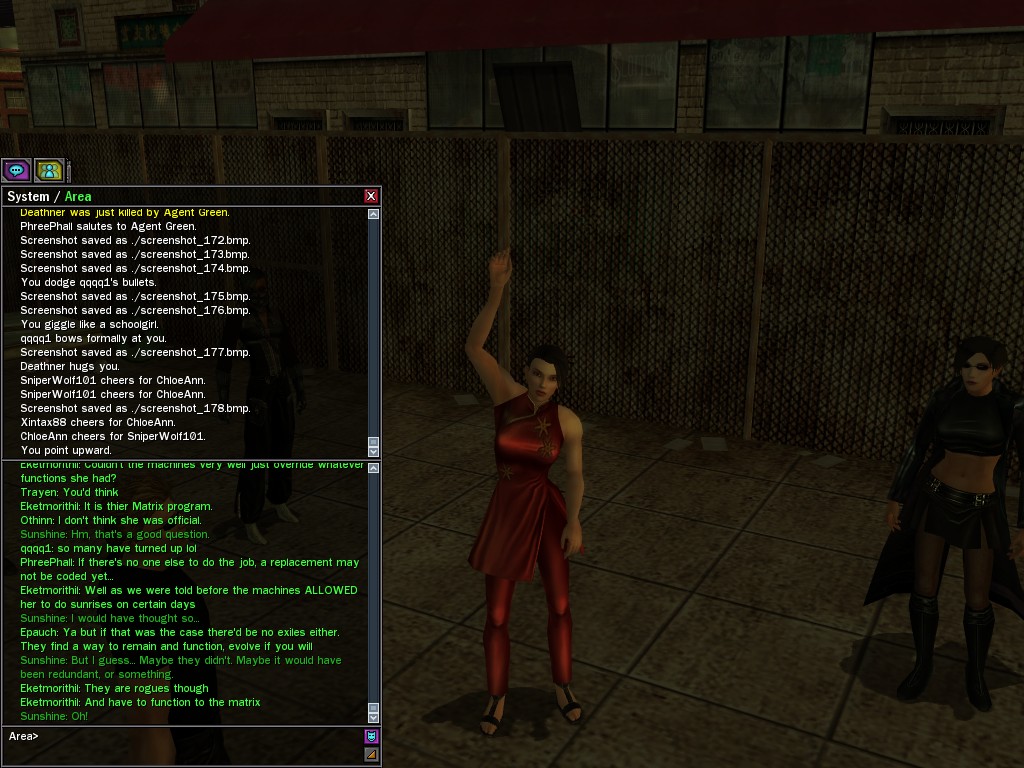Select the Area chat channel label
The image size is (1024, 768).
[78, 196]
